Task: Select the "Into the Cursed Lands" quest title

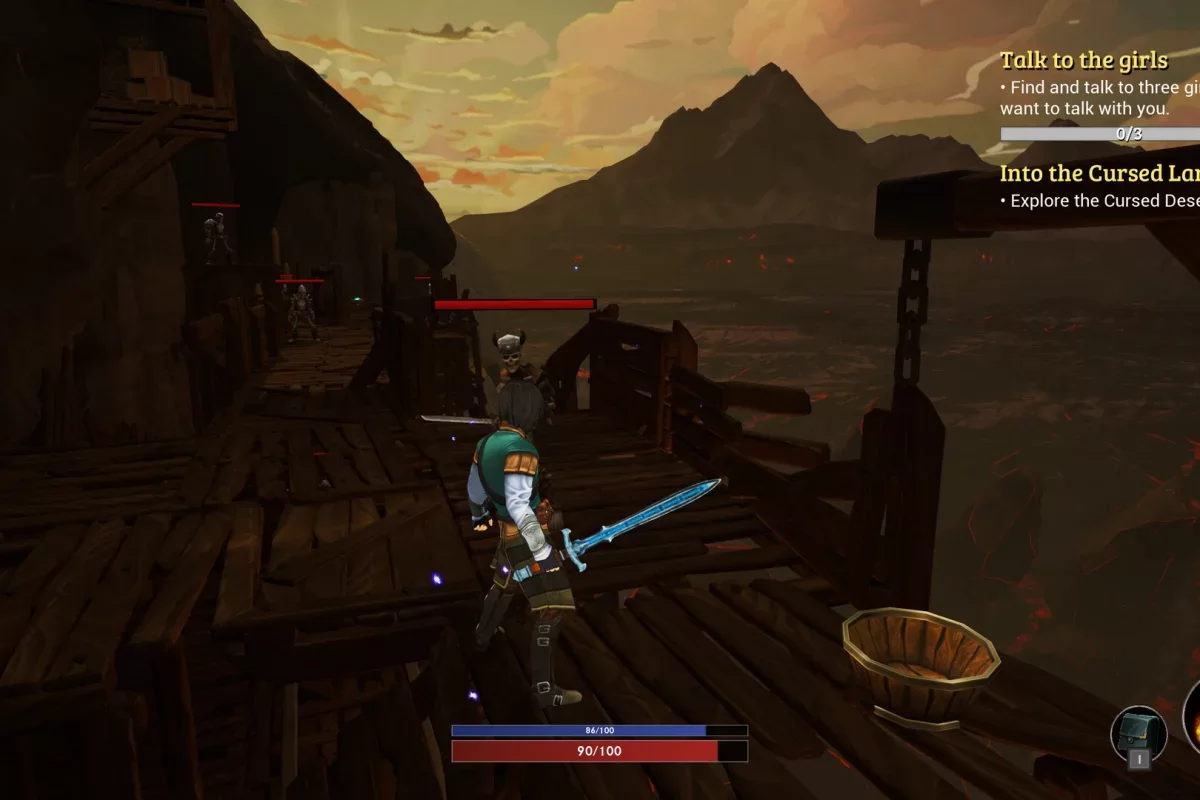Action: 1100,173
